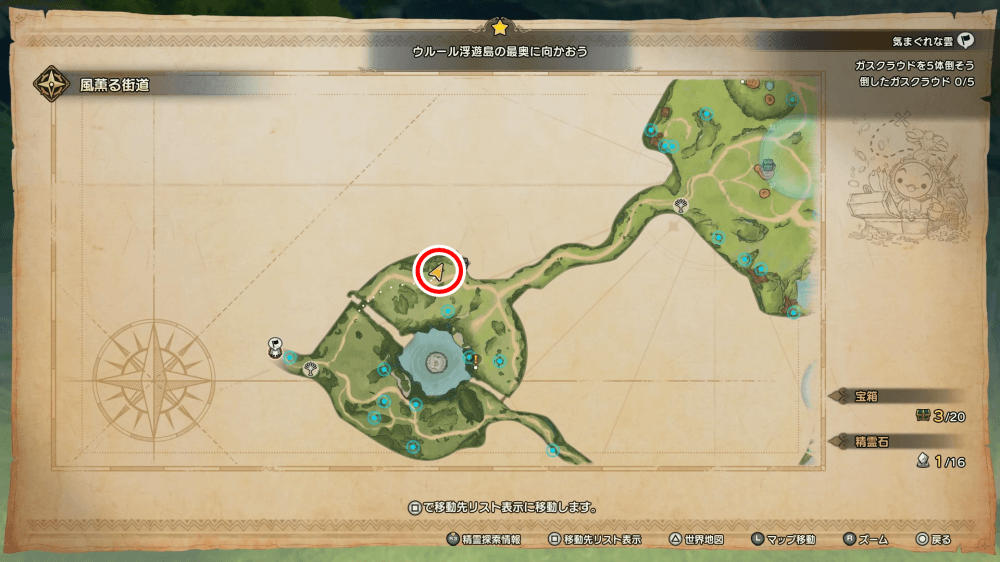Click the orange exclamation mark marker

[477, 360]
